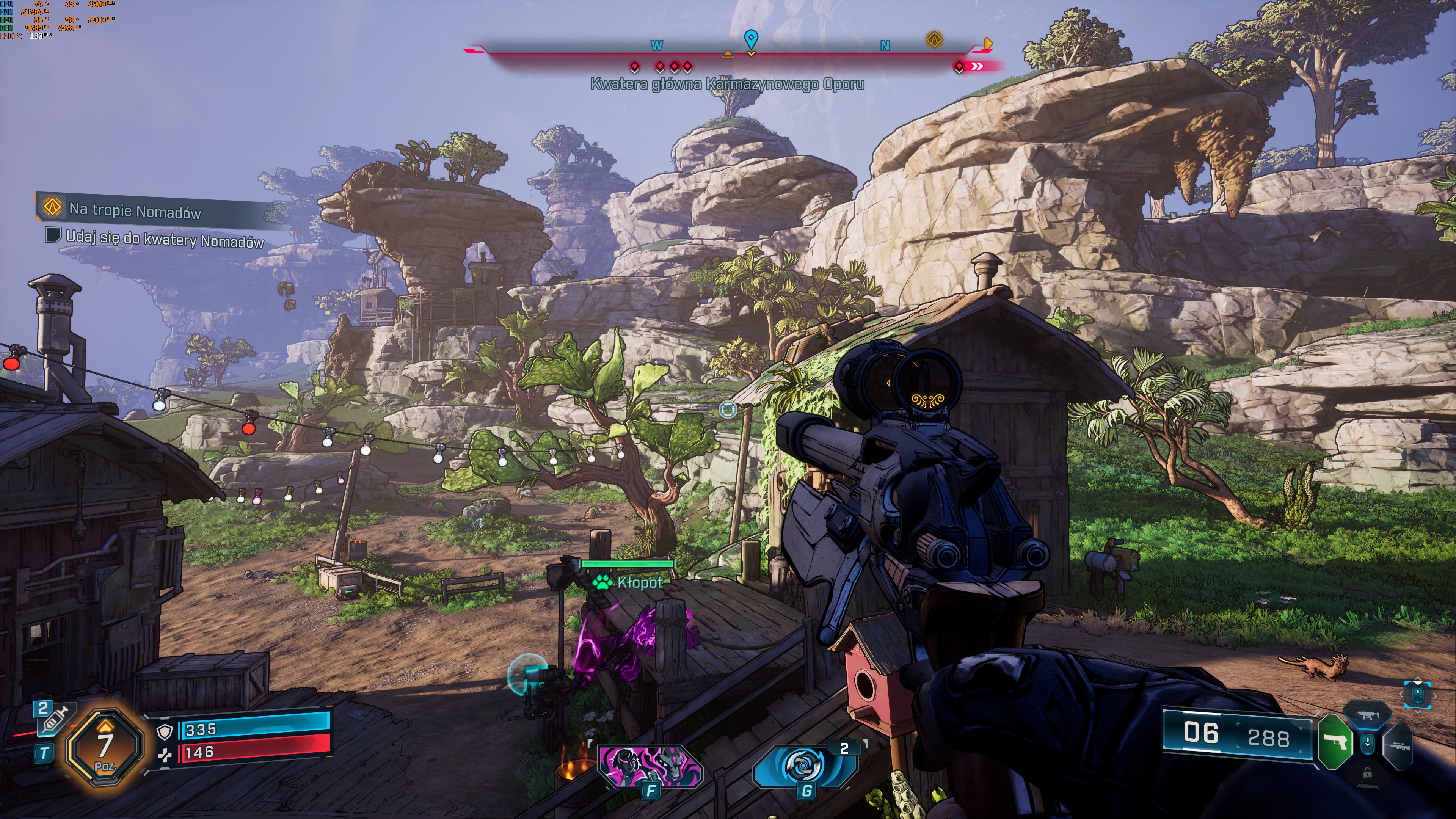Select the blue waypoint pin on the compass
The image size is (1456, 819).
(751, 39)
